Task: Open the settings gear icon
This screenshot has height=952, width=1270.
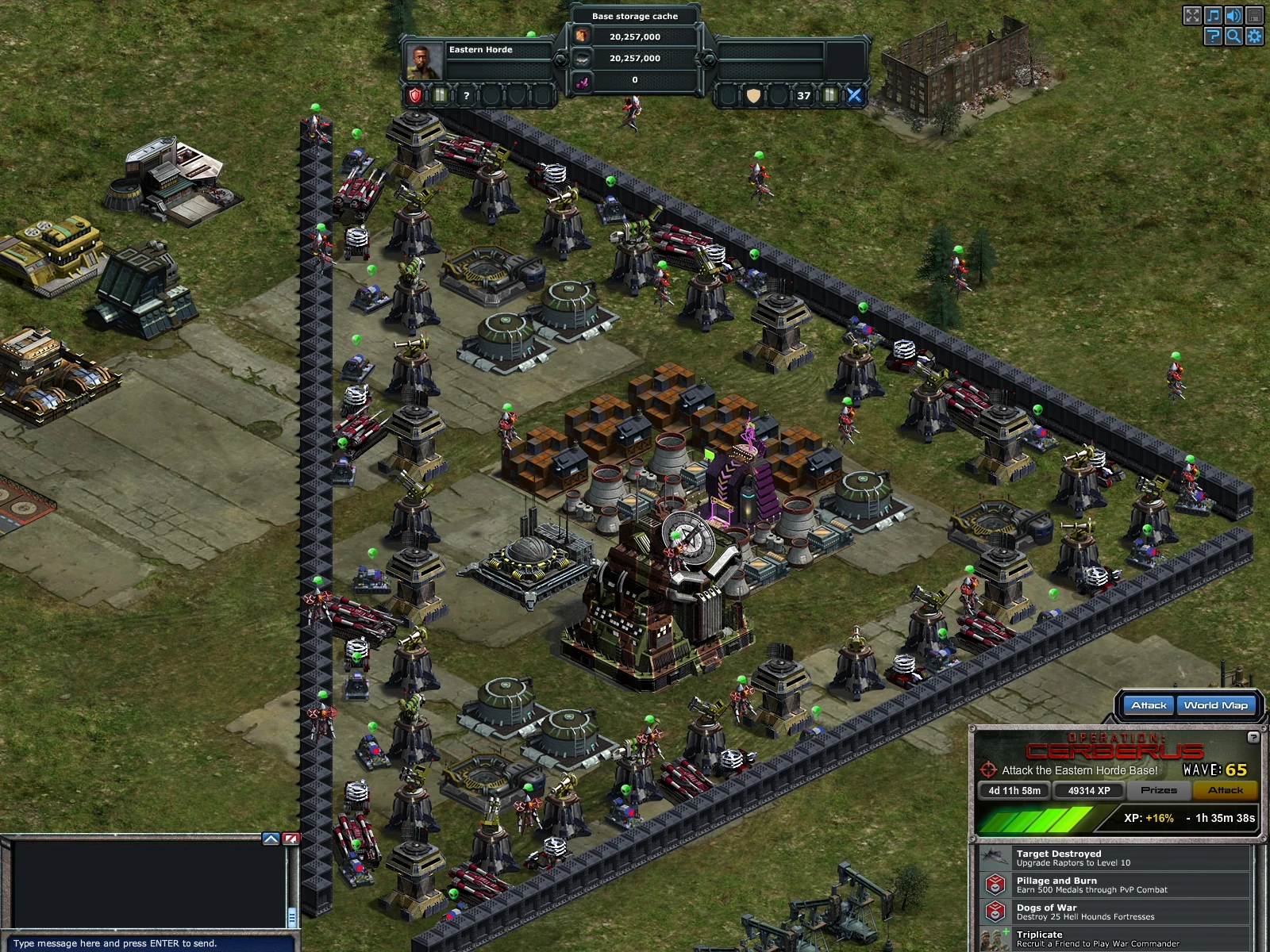Action: [x=1254, y=36]
